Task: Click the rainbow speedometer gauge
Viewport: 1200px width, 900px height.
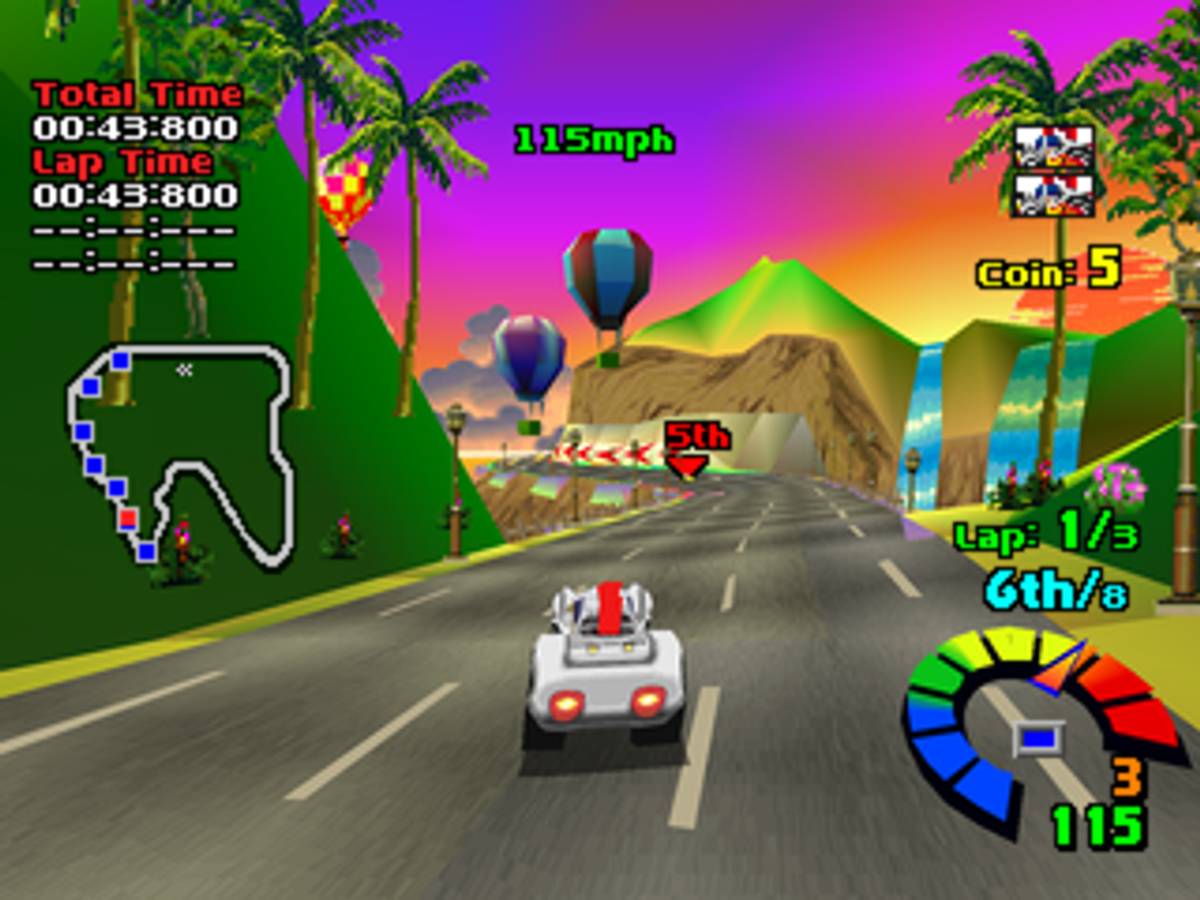Action: pyautogui.click(x=1040, y=720)
